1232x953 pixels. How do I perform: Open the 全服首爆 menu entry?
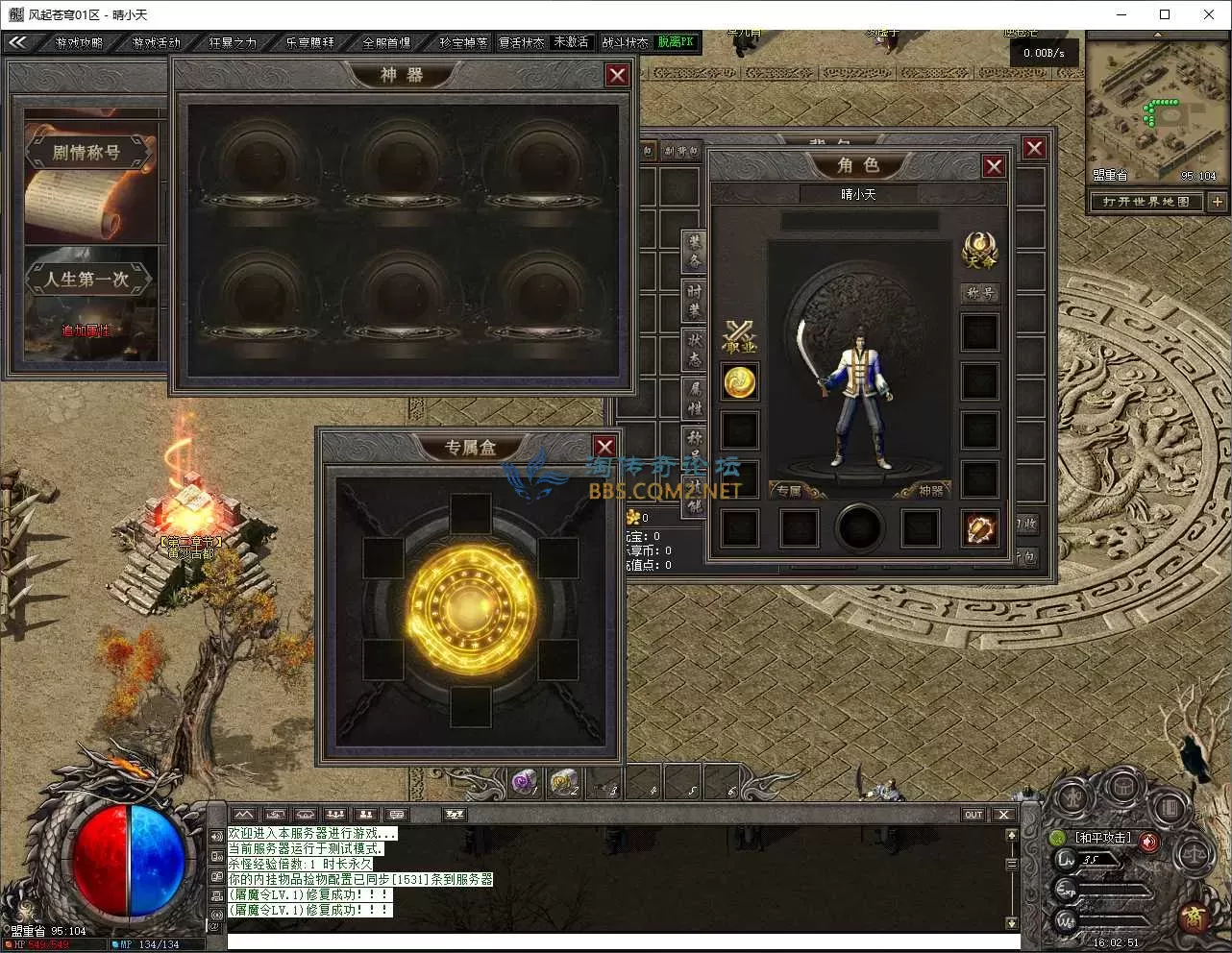[x=386, y=42]
